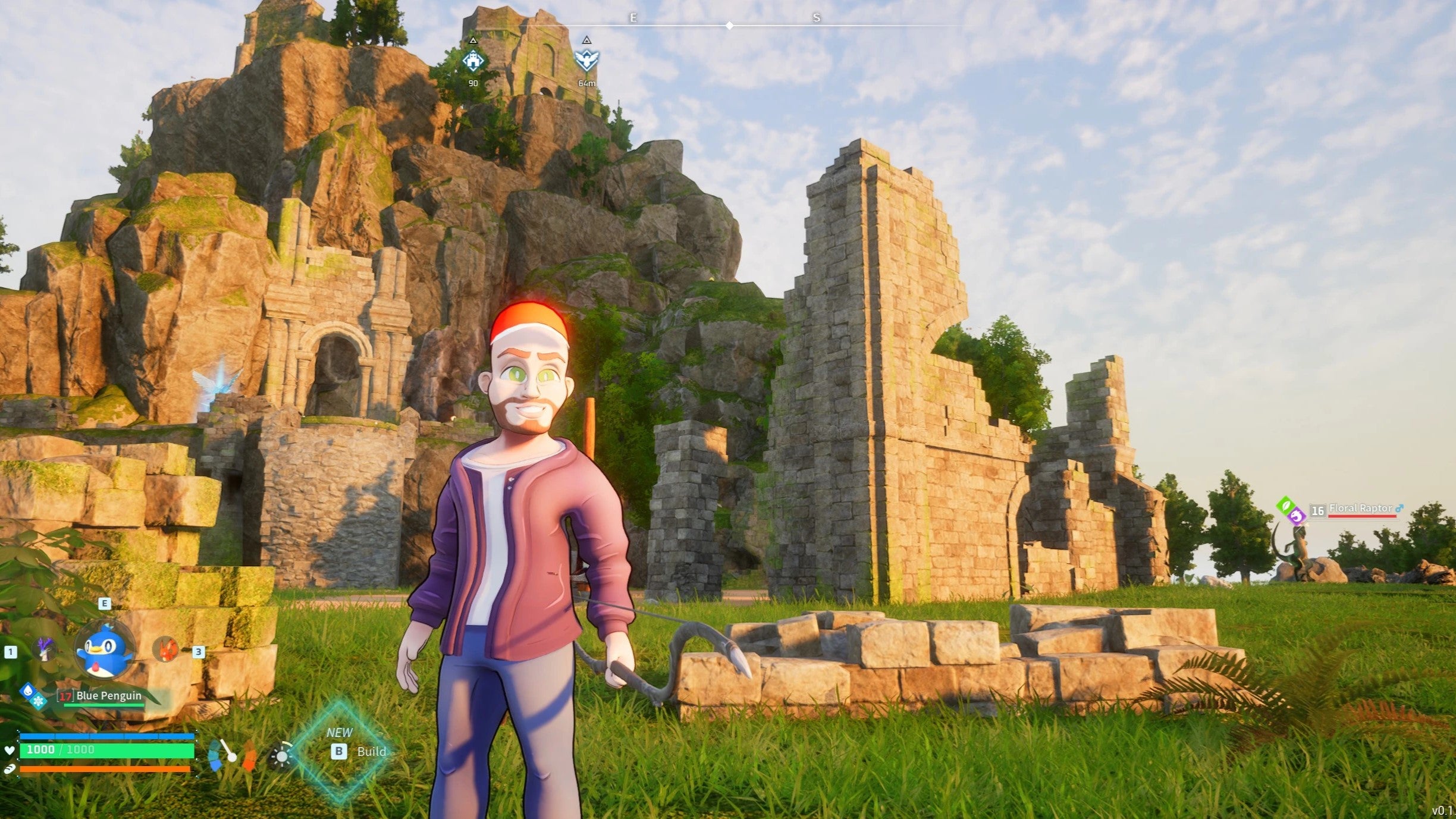Click the water element type icon
Viewport: 1456px width, 819px height.
pos(27,691)
